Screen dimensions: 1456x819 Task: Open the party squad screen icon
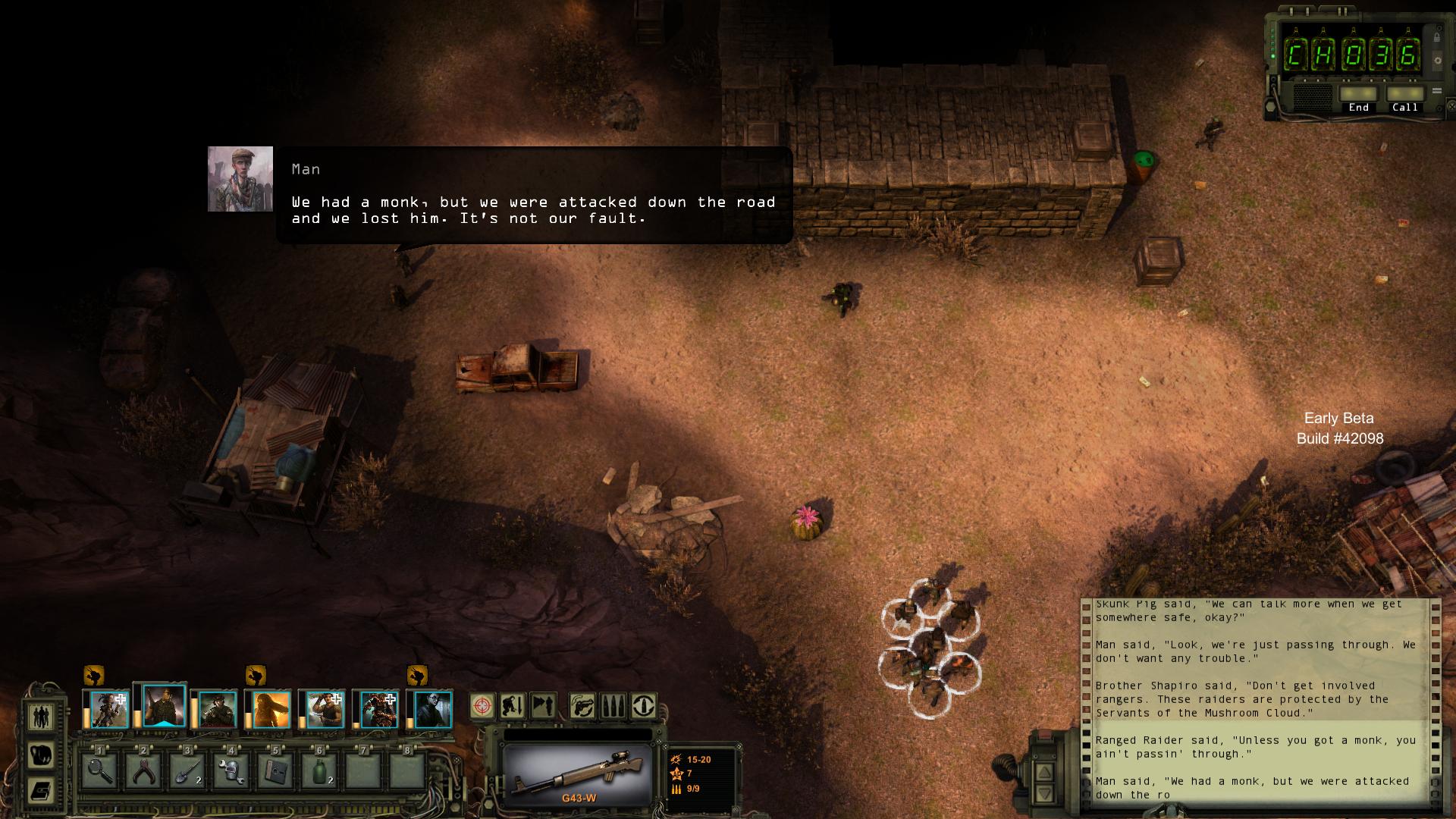(x=42, y=715)
